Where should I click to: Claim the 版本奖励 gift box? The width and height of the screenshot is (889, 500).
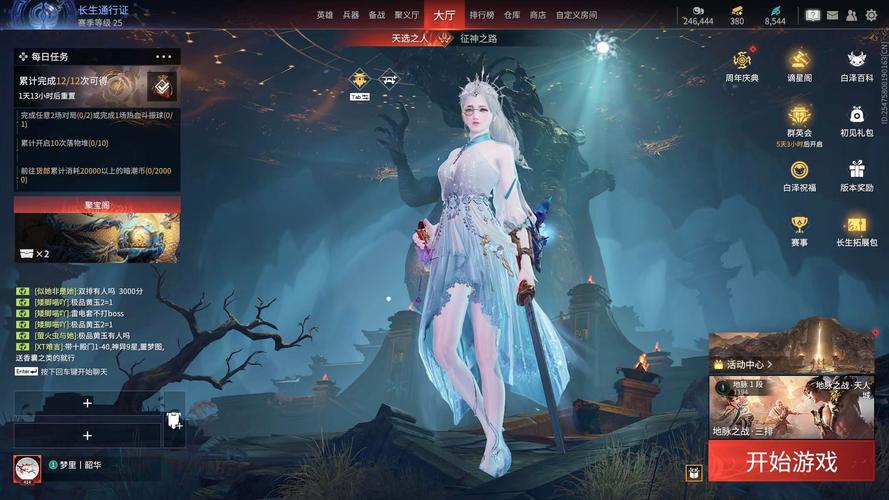point(856,176)
